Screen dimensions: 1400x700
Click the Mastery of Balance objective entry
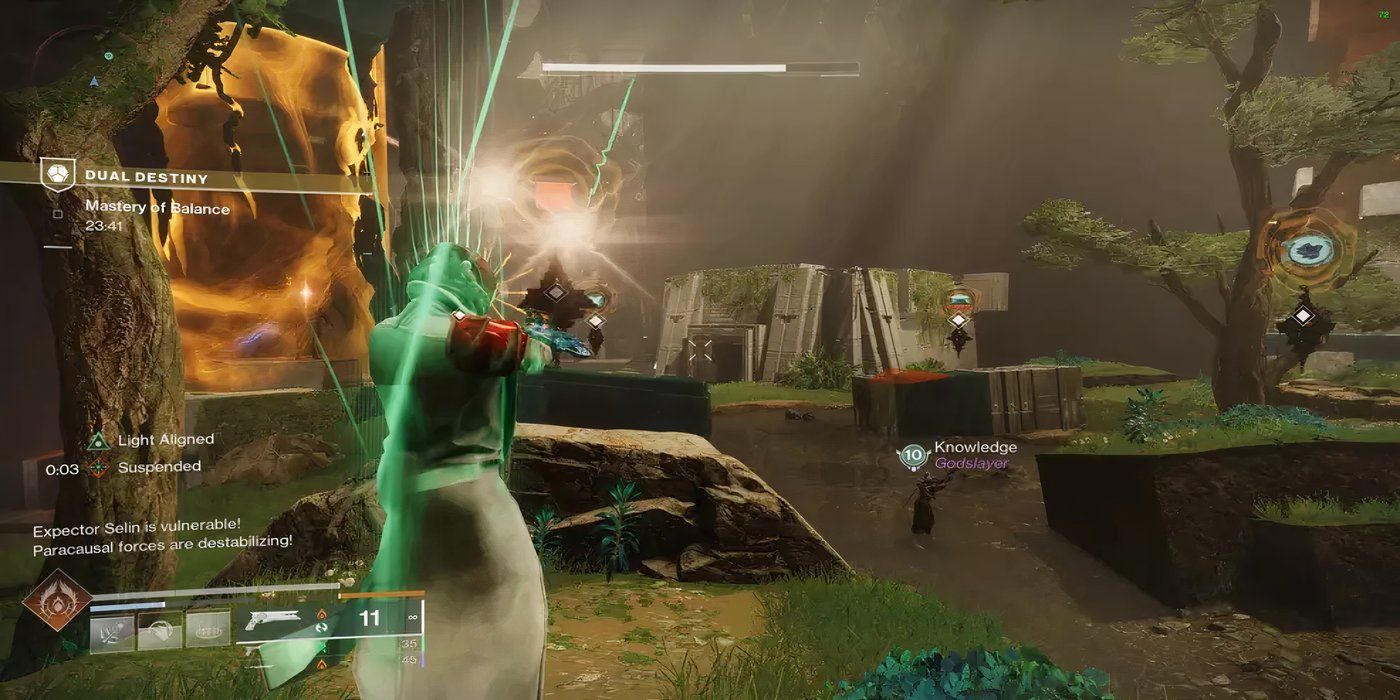(x=157, y=208)
